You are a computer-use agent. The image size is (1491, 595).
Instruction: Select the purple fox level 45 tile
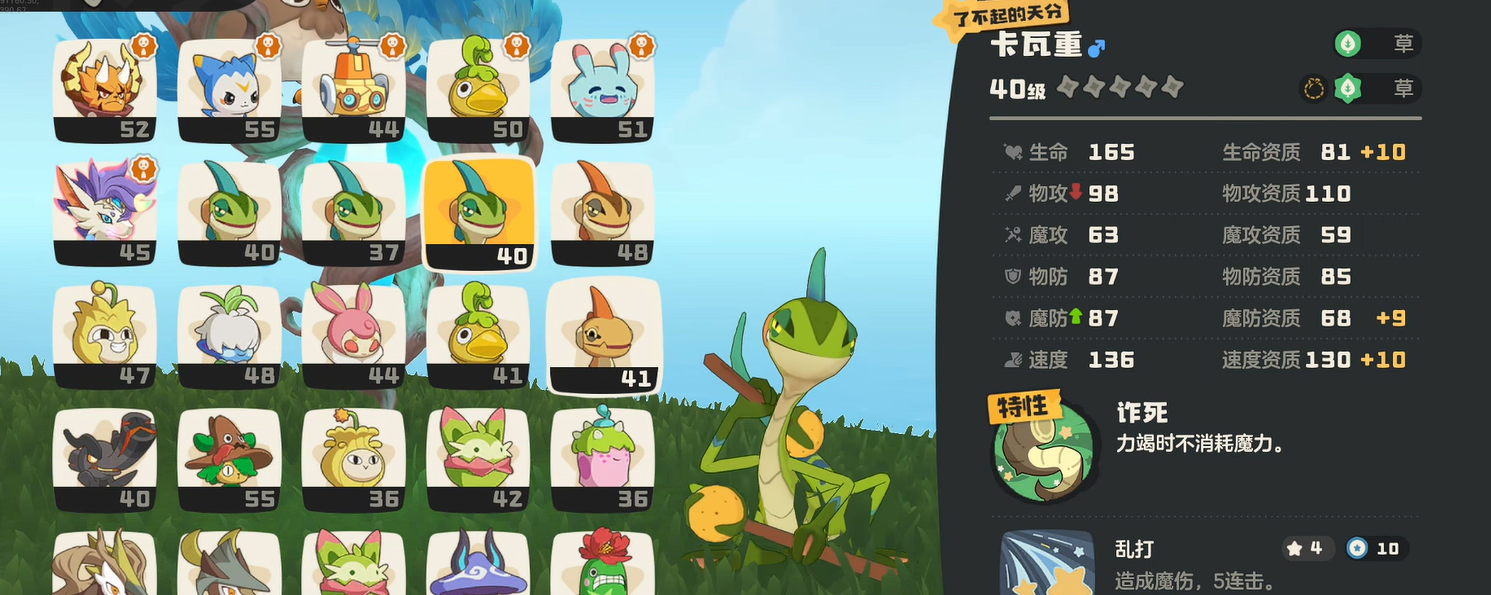[105, 212]
